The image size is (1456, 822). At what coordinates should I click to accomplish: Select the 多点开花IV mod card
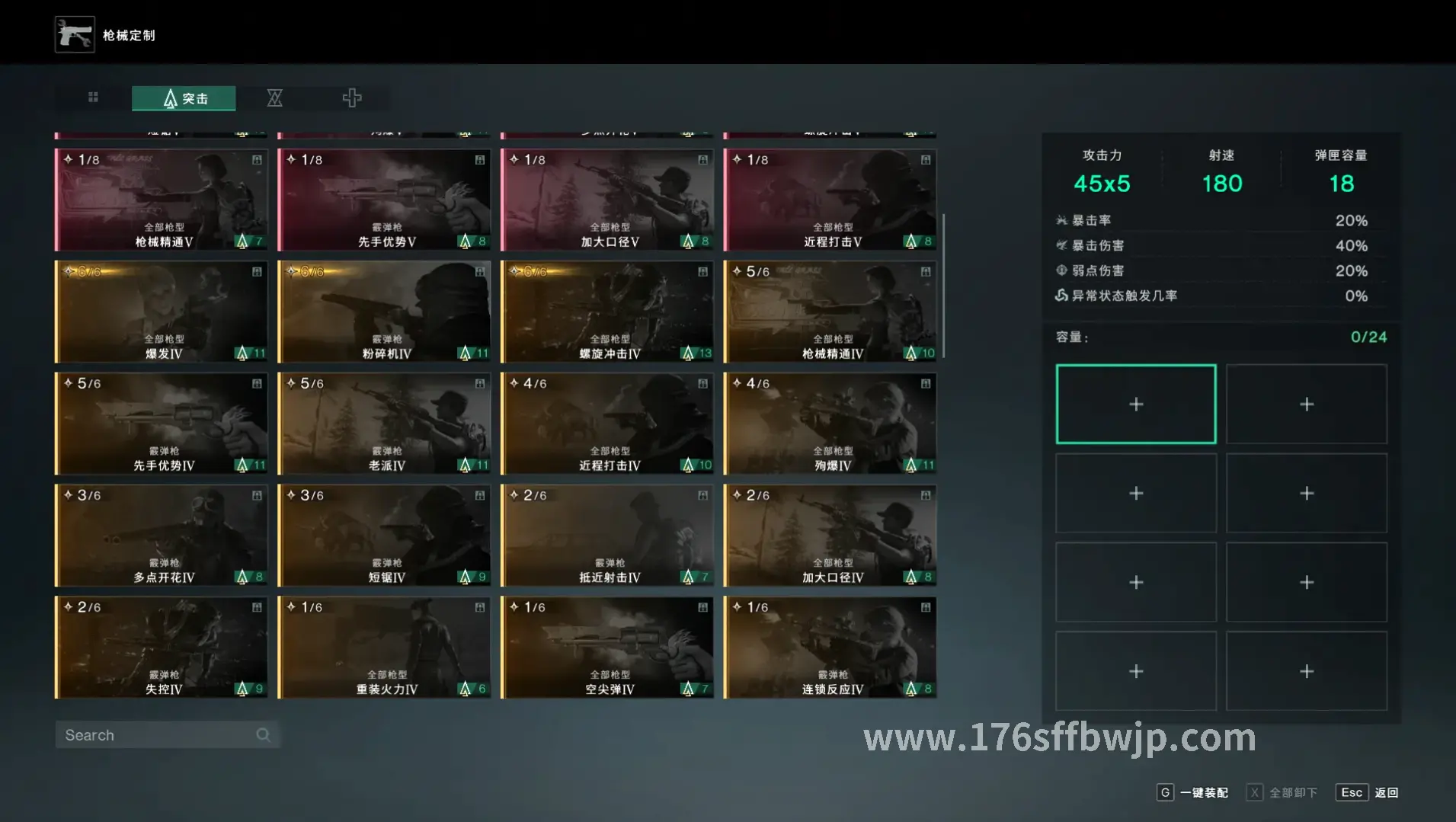[x=162, y=536]
